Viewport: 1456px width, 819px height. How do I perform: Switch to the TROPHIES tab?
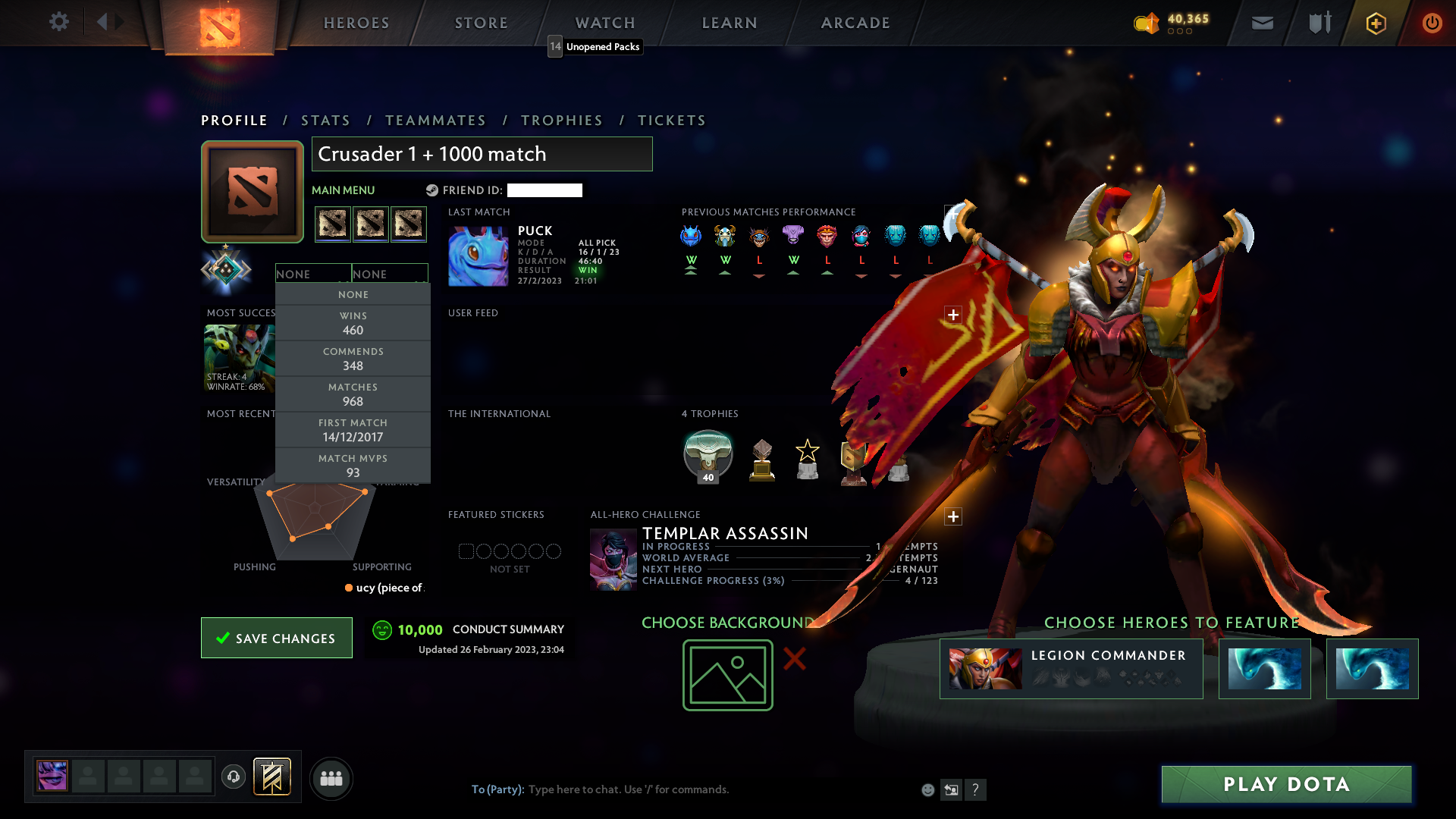pos(561,120)
